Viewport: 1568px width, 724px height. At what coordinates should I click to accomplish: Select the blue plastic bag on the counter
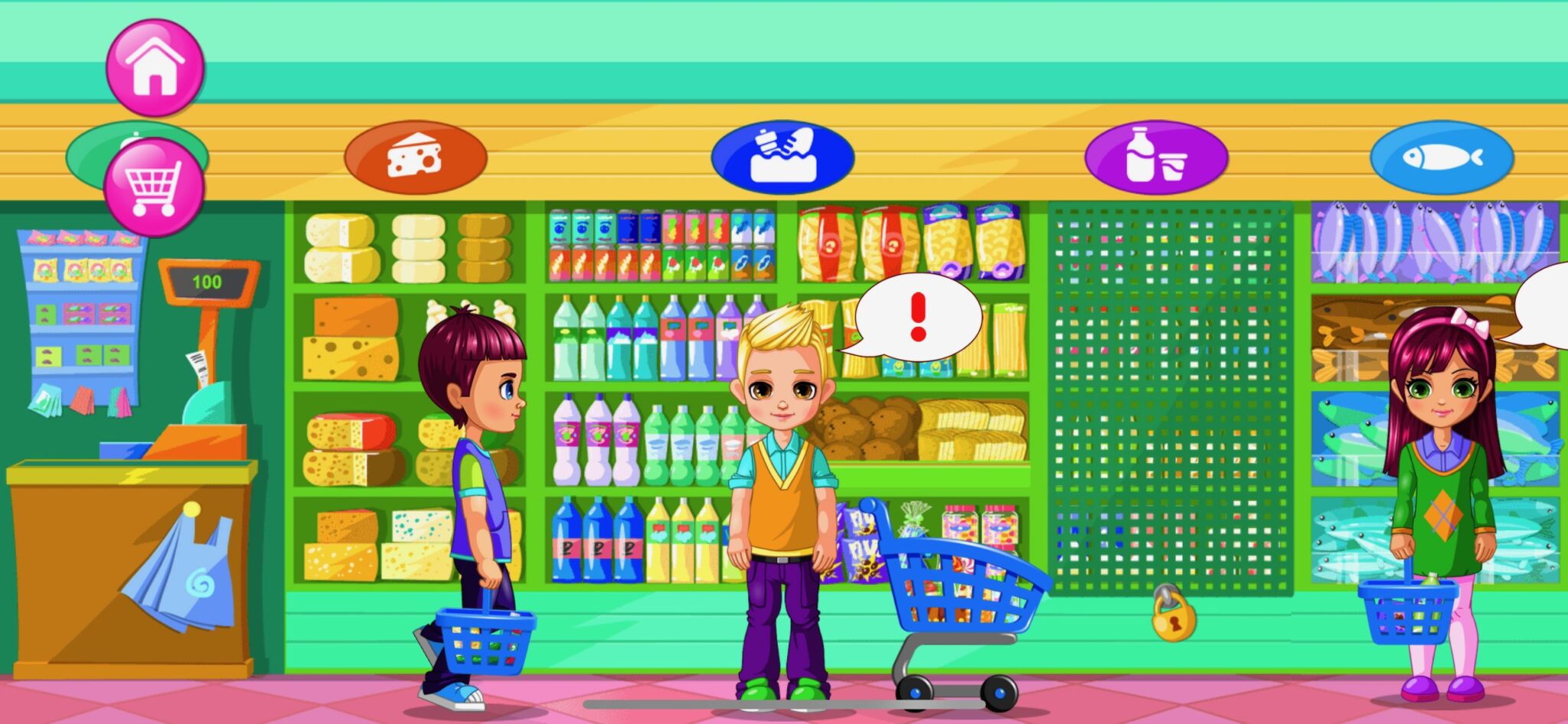[184, 574]
